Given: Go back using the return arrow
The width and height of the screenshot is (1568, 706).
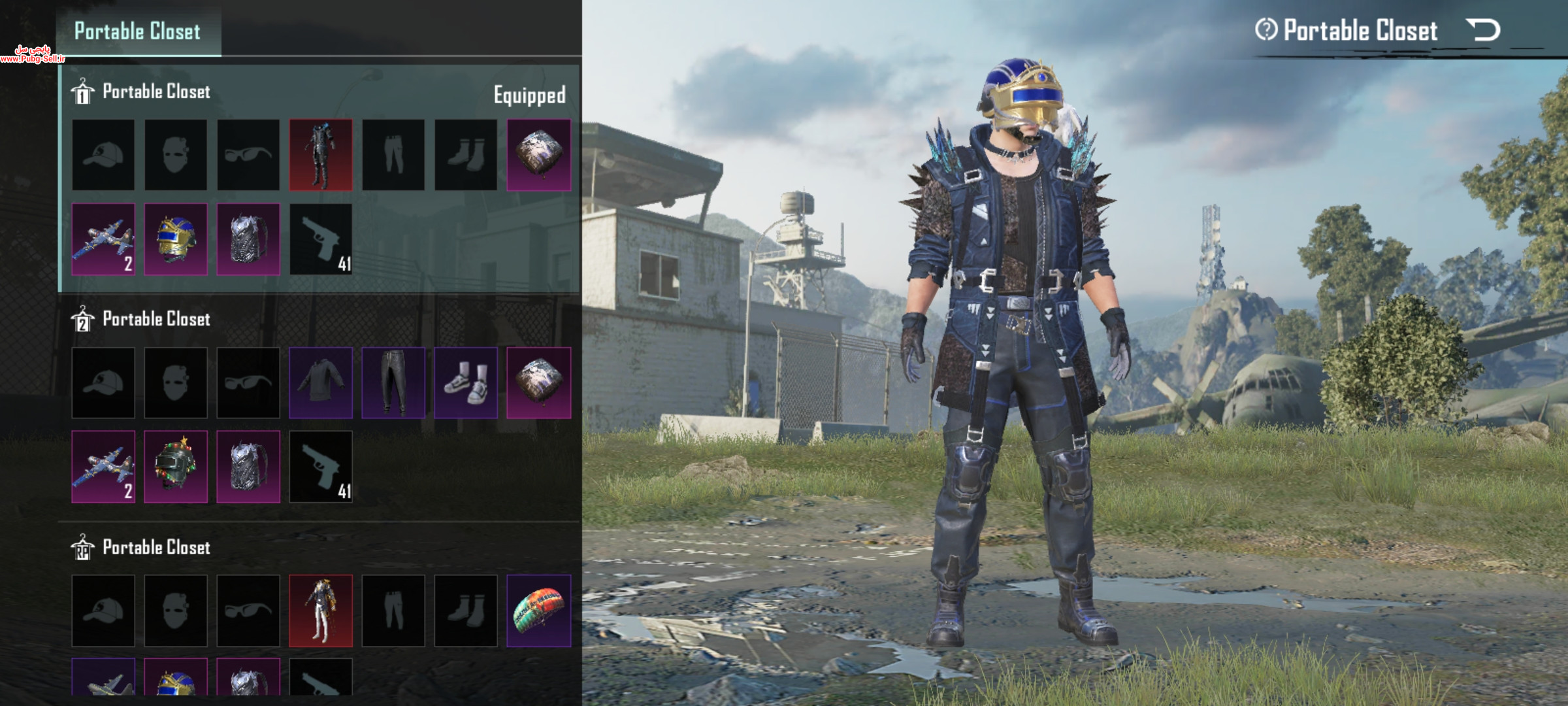Looking at the screenshot, I should click(x=1483, y=30).
